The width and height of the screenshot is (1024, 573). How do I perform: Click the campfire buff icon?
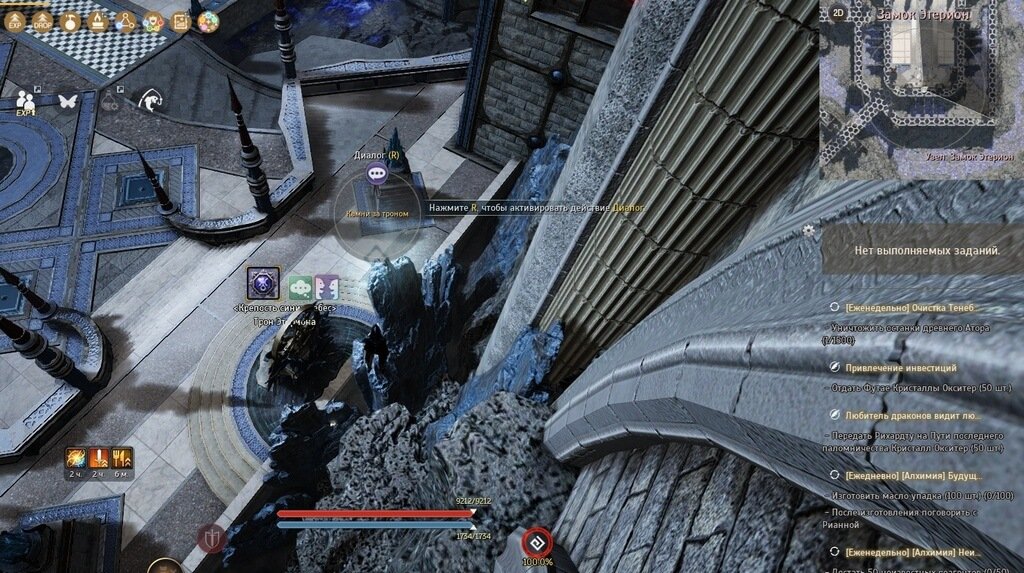click(99, 21)
